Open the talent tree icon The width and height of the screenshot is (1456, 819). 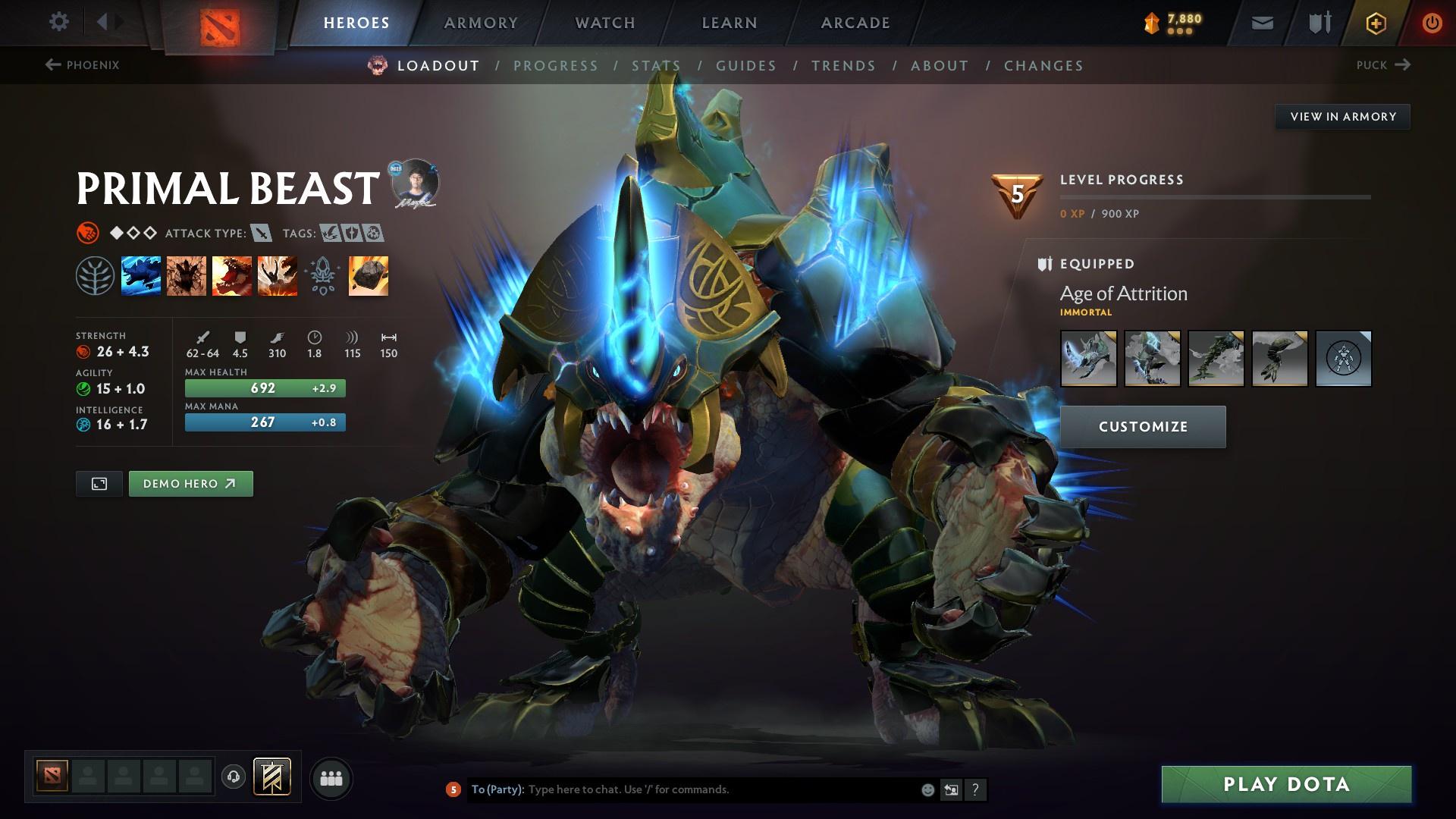coord(95,275)
